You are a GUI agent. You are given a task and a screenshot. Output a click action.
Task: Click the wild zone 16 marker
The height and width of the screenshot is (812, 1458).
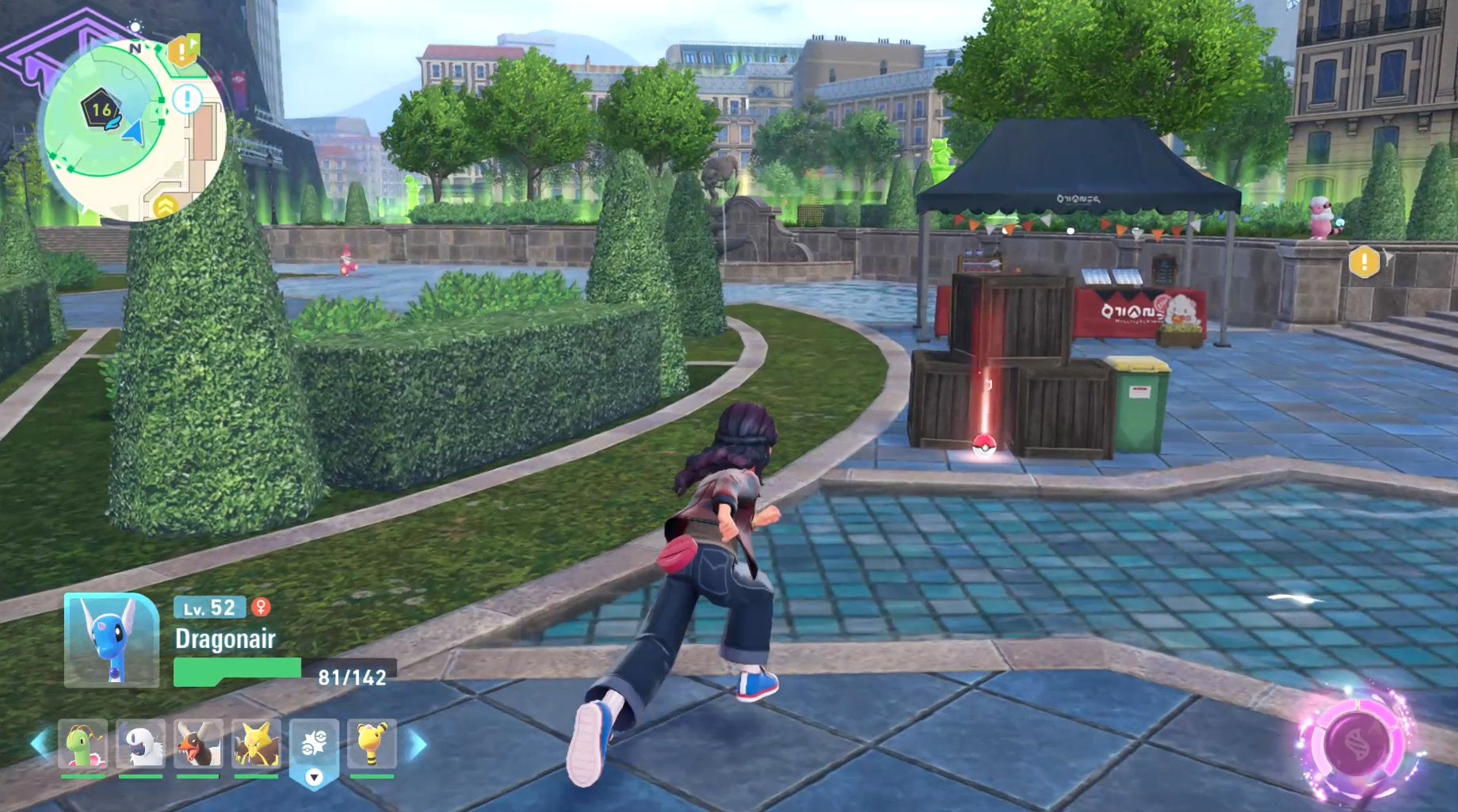101,110
